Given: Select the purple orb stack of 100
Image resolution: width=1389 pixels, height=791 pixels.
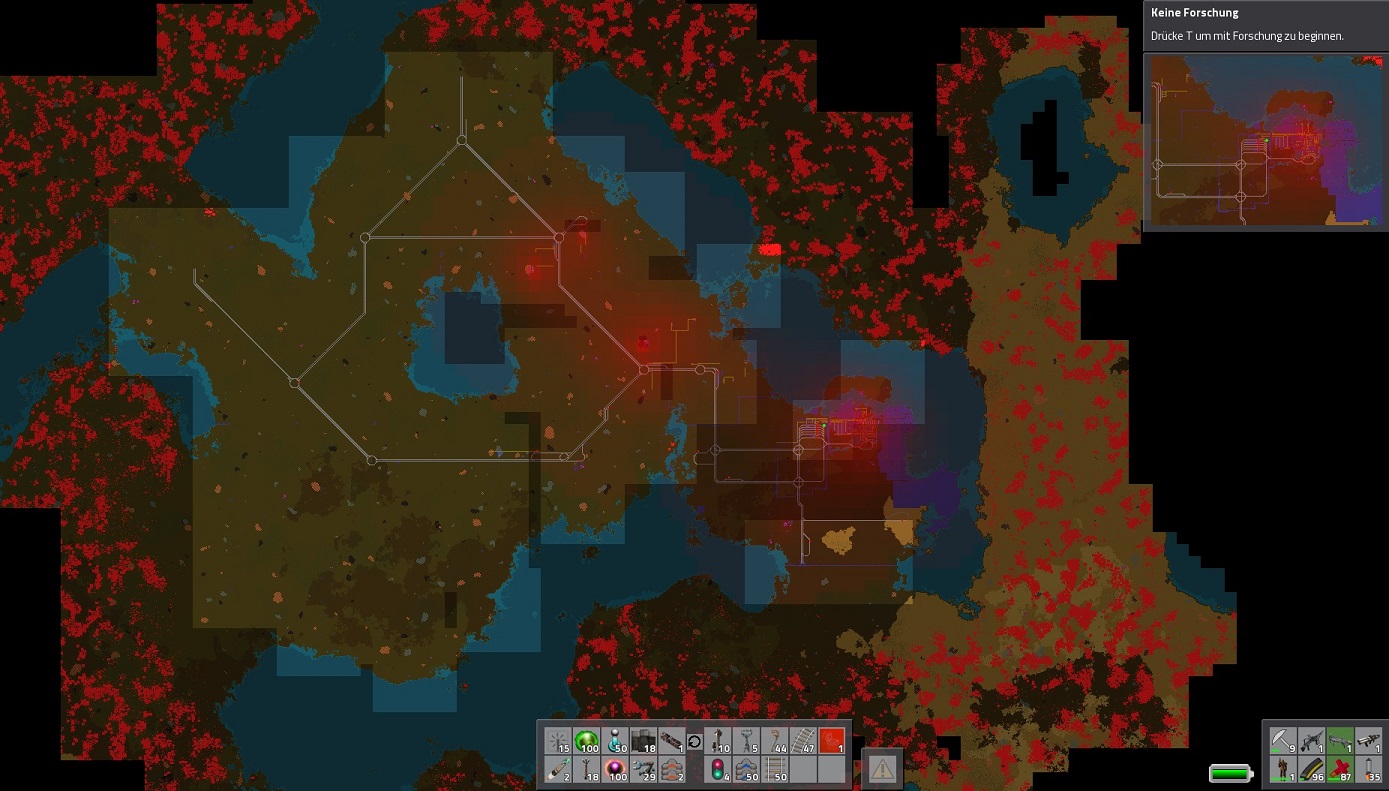Looking at the screenshot, I should point(615,769).
